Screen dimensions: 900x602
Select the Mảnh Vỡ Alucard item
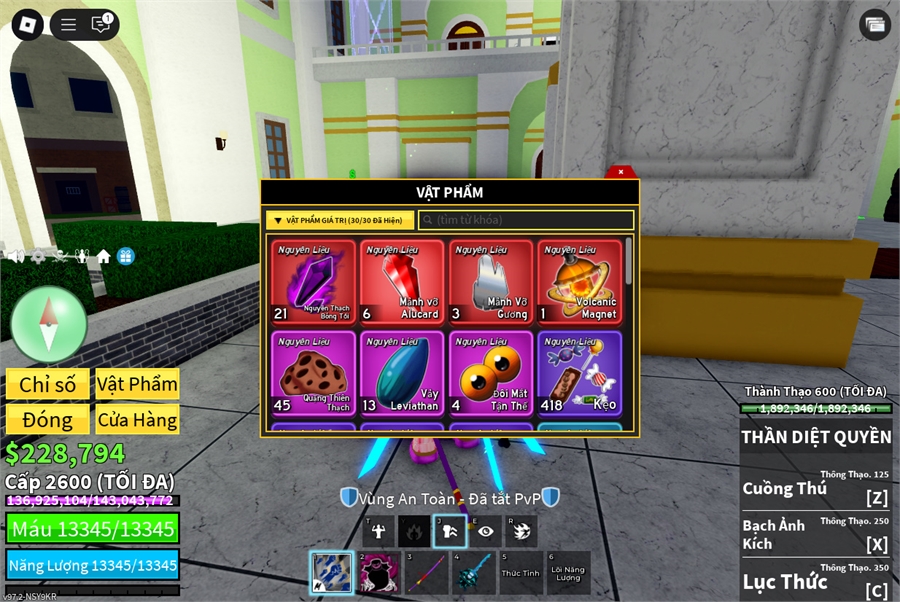(402, 282)
